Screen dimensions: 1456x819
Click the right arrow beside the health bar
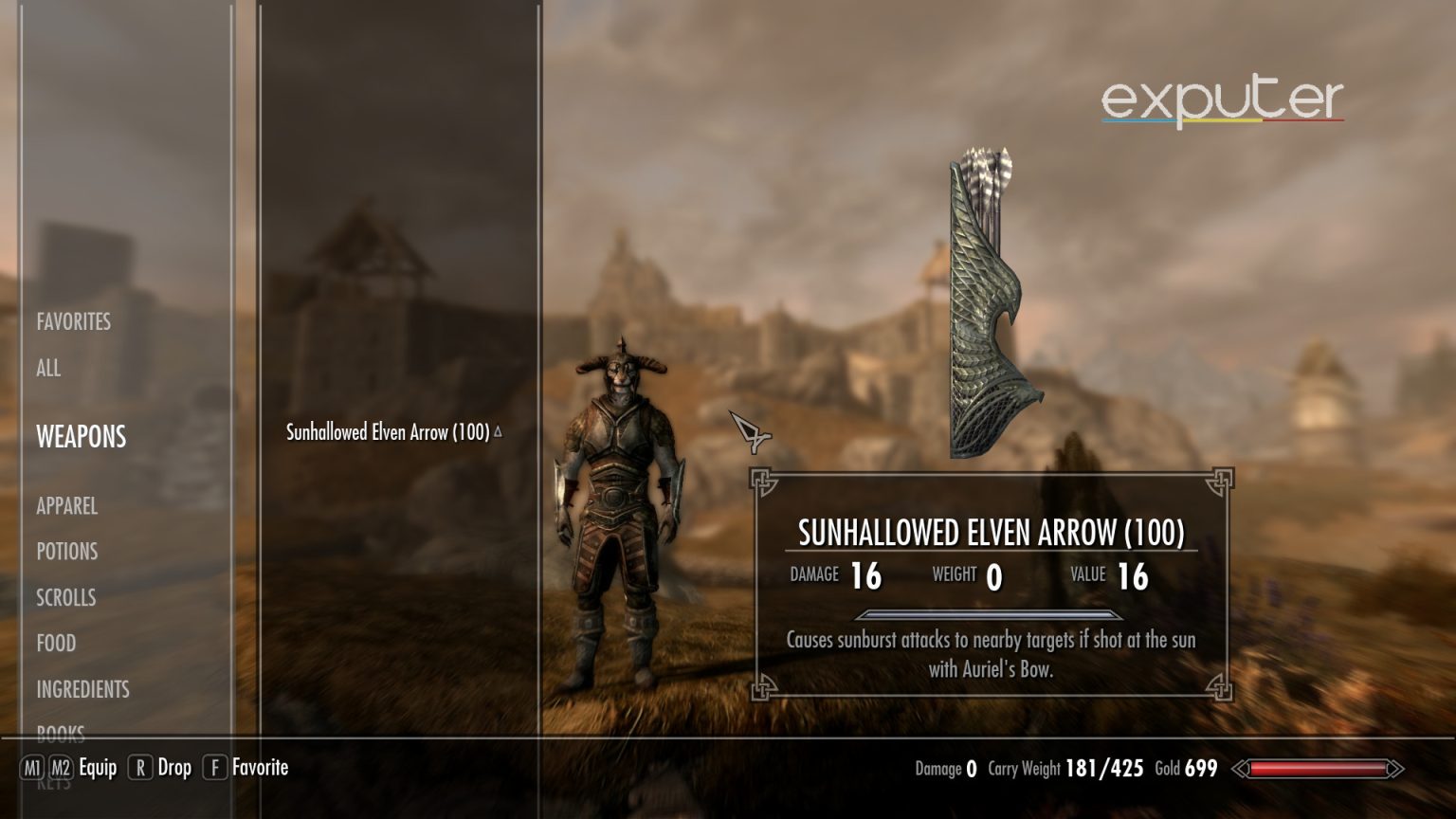coord(1395,769)
